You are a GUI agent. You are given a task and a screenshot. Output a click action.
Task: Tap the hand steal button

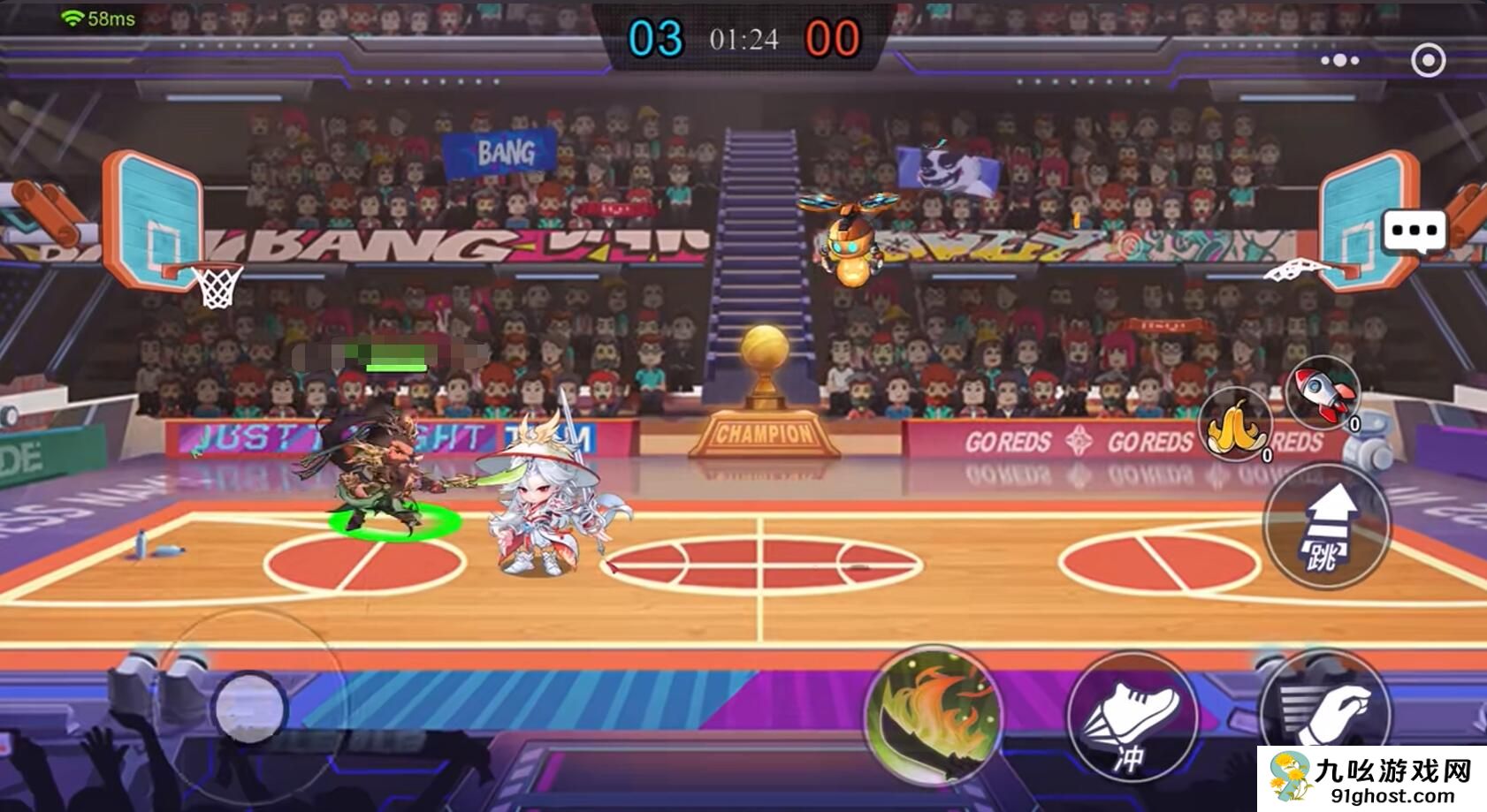point(1326,716)
